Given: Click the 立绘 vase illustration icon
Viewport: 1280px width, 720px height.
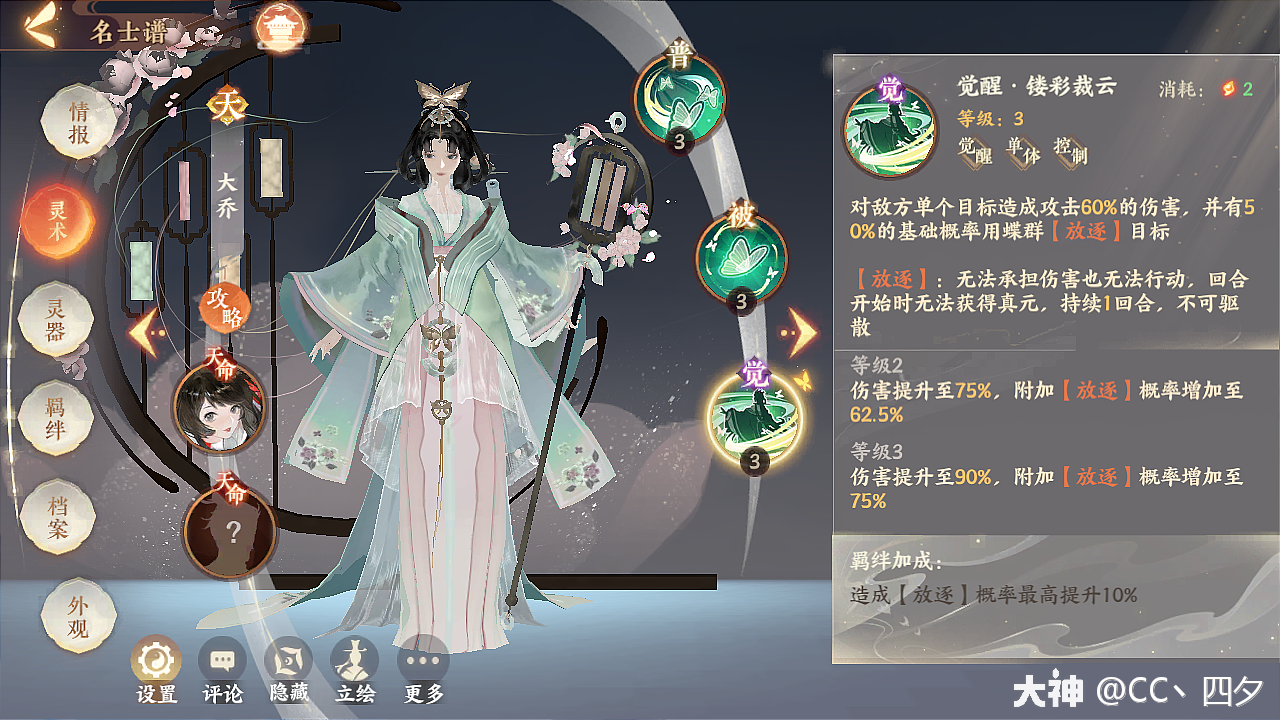Looking at the screenshot, I should (355, 661).
